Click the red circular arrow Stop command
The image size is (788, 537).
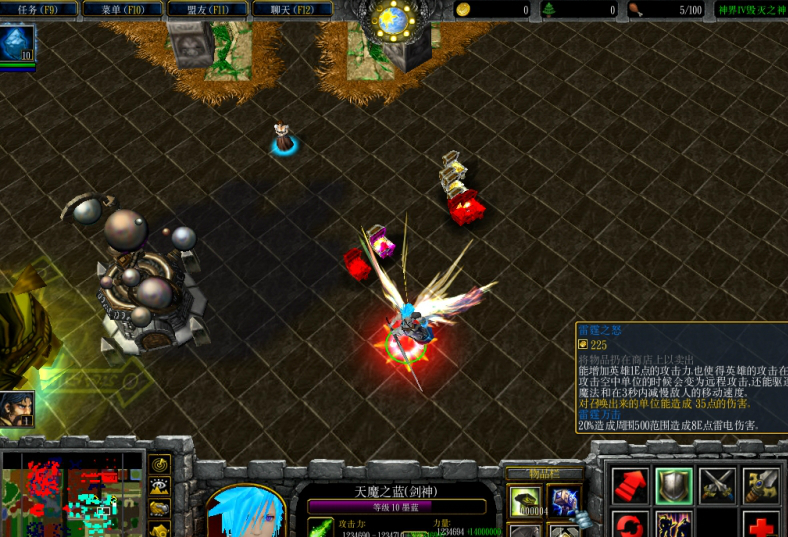[630, 525]
